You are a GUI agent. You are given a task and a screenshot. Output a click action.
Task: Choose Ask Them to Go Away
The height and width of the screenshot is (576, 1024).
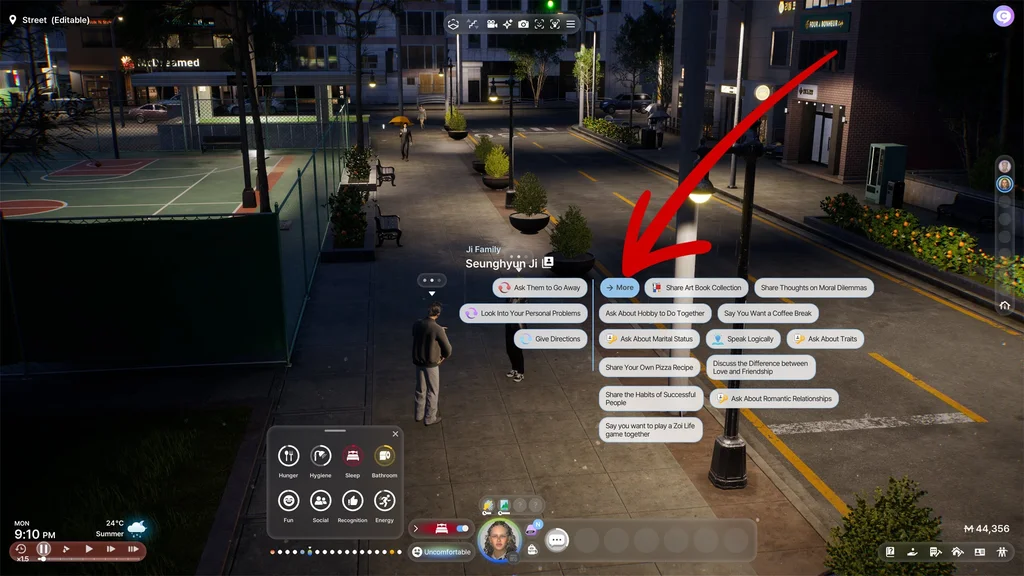coord(539,288)
